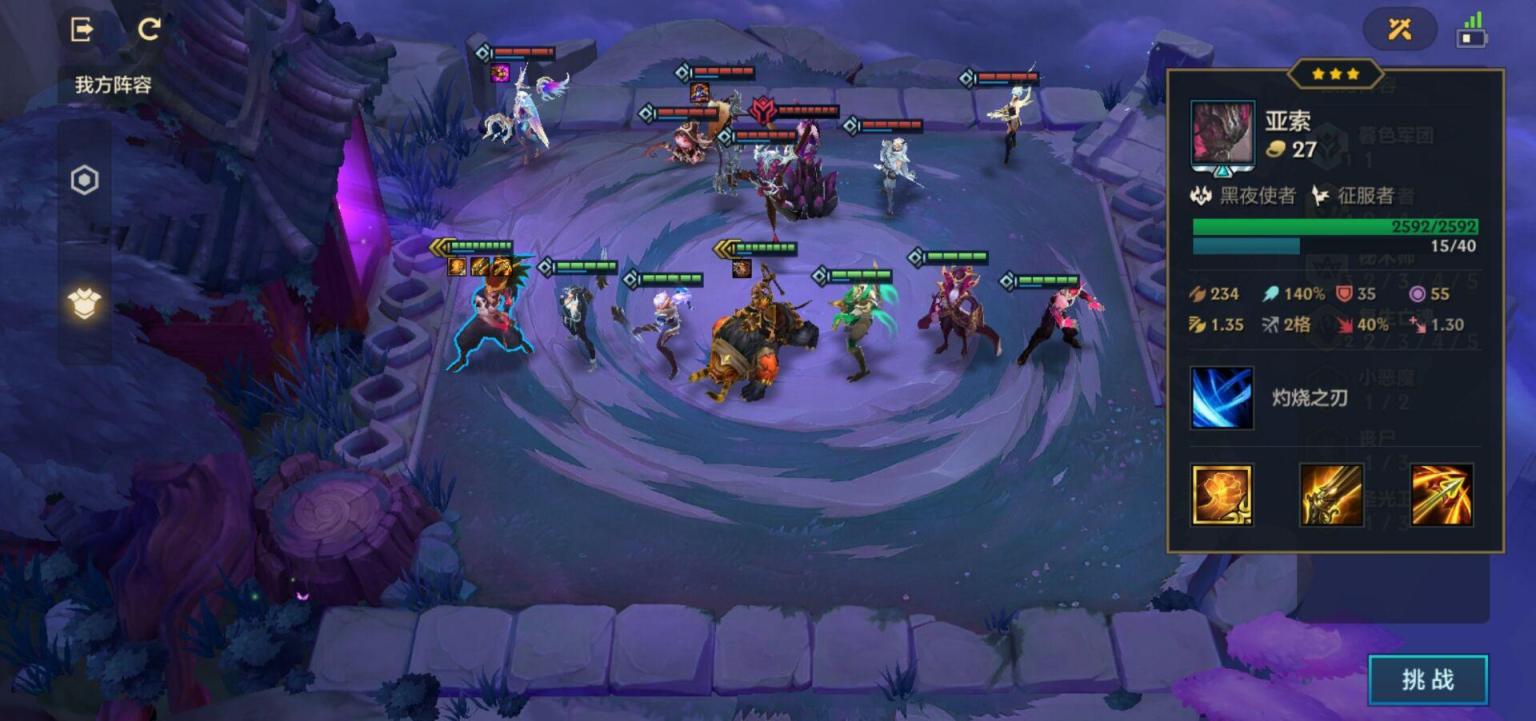1536x721 pixels.
Task: Open the 我方阵容 lineup label
Action: [x=113, y=85]
